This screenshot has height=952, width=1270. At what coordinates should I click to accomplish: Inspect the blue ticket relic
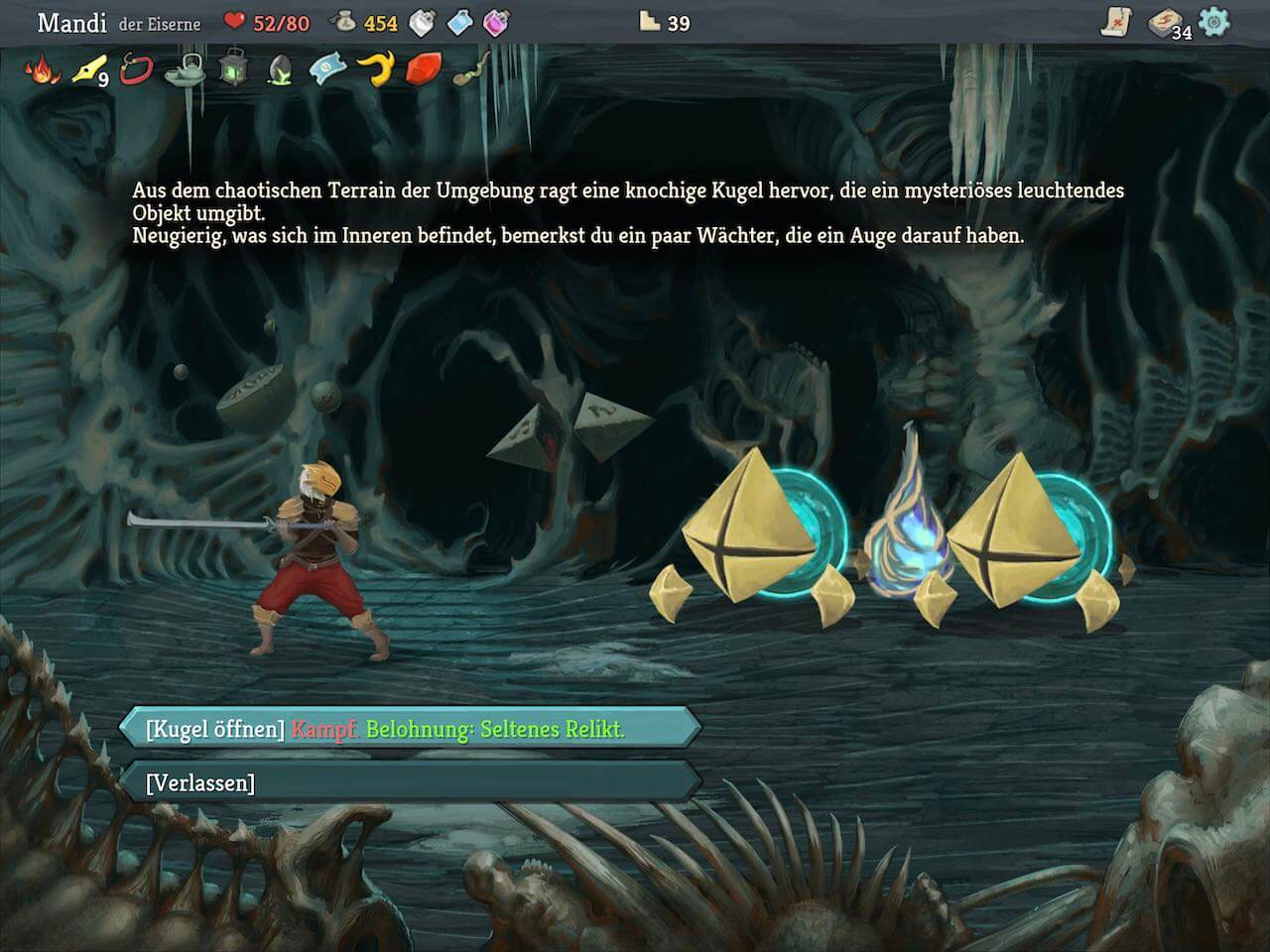click(x=327, y=69)
